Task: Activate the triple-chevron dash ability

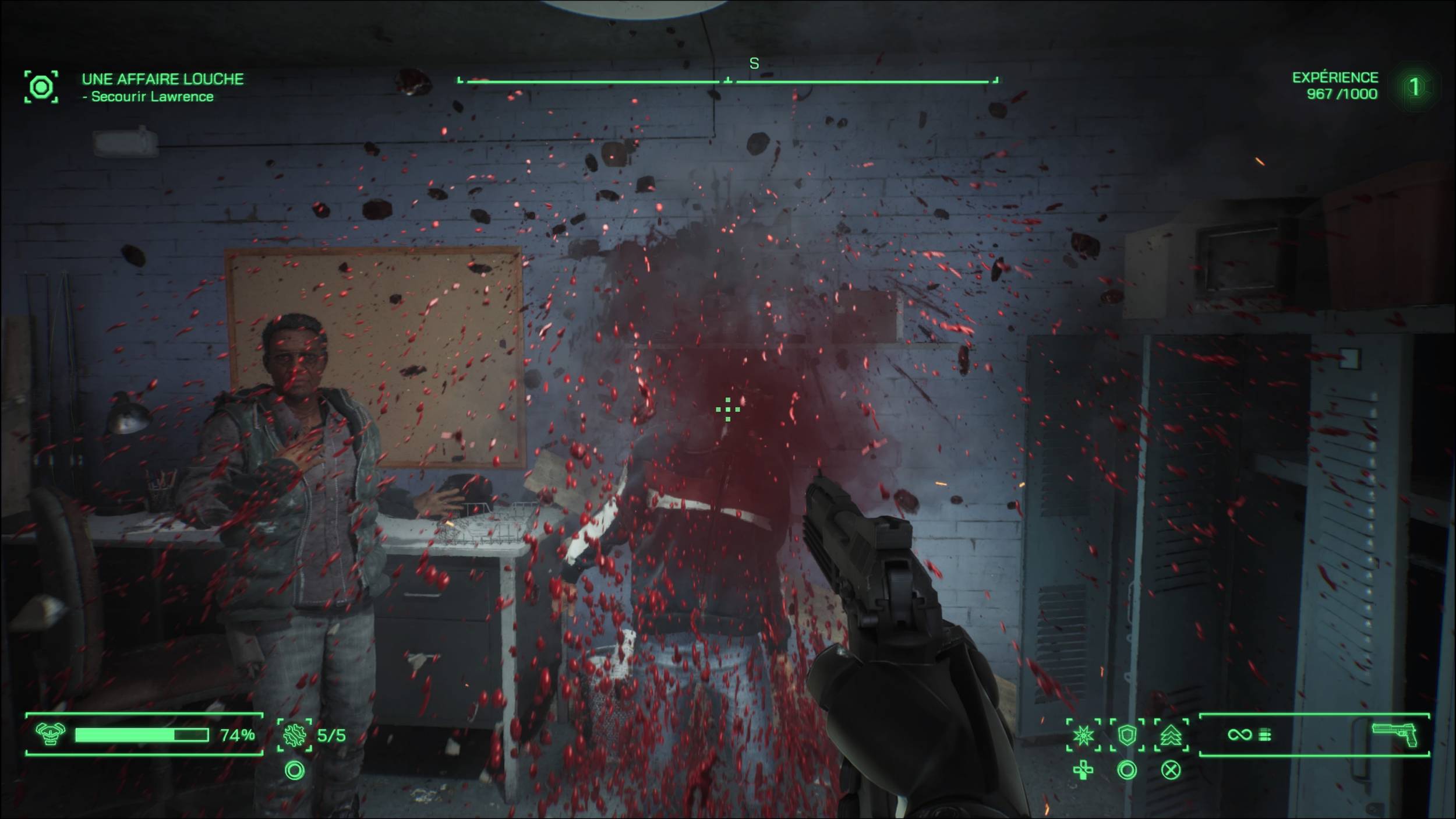Action: 1171,735
